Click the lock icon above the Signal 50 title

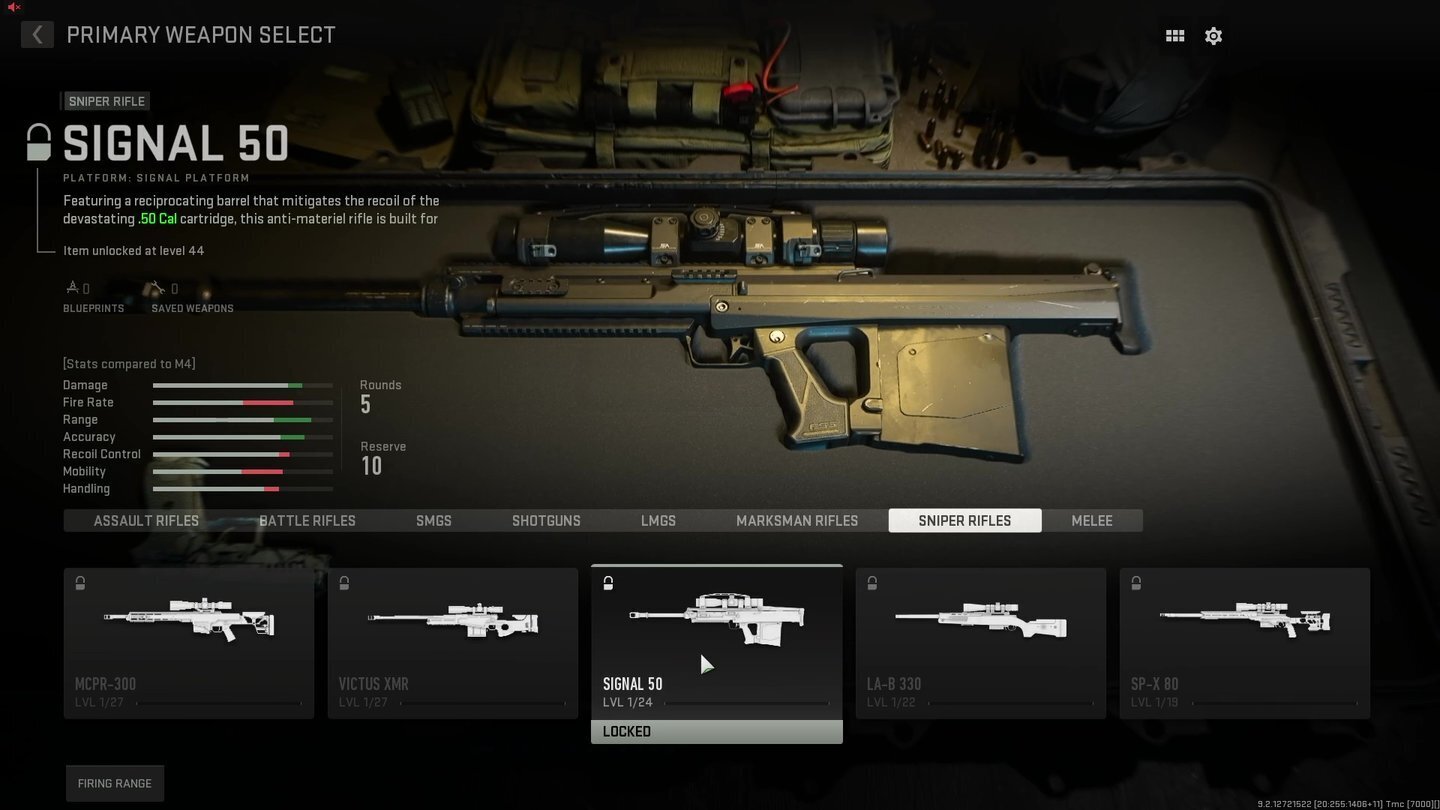37,141
